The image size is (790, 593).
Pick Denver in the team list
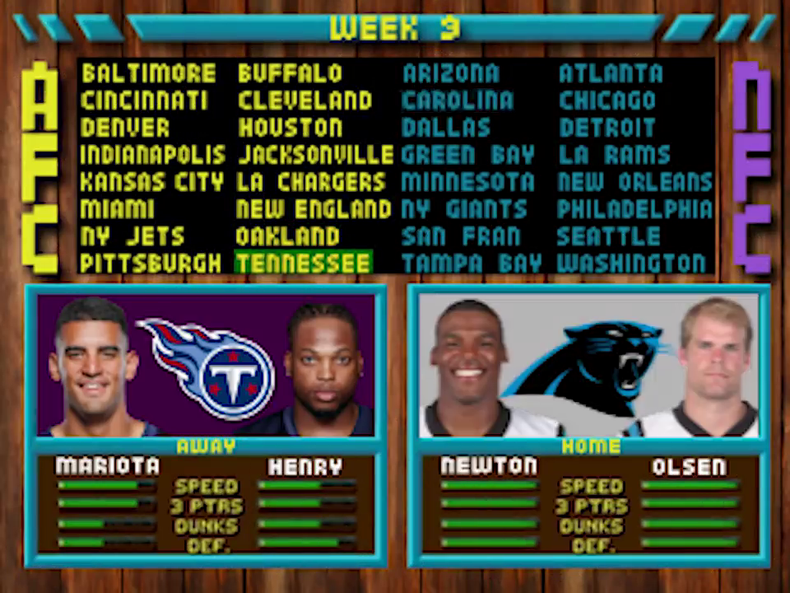[x=125, y=128]
